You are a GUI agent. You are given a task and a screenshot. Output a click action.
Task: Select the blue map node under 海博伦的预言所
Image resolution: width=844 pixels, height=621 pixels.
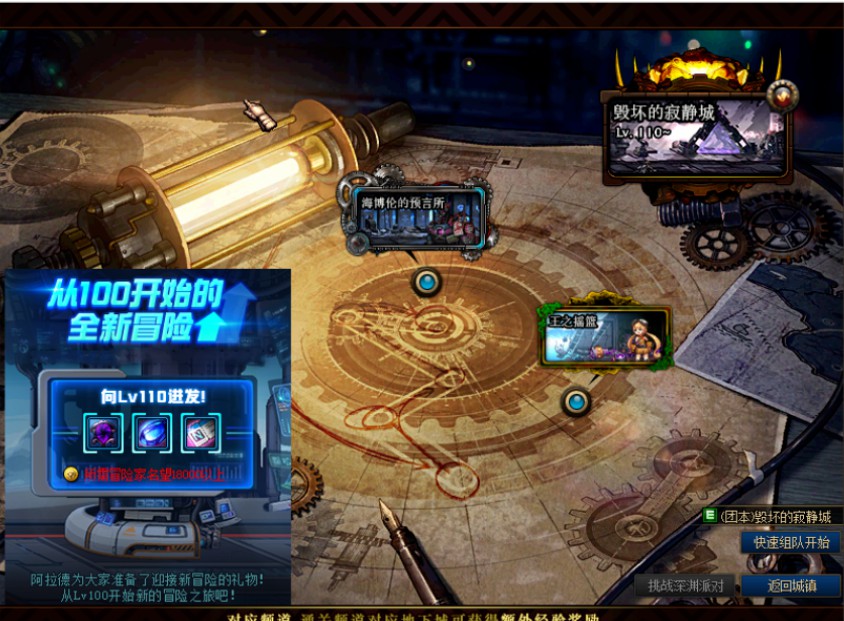tap(428, 283)
